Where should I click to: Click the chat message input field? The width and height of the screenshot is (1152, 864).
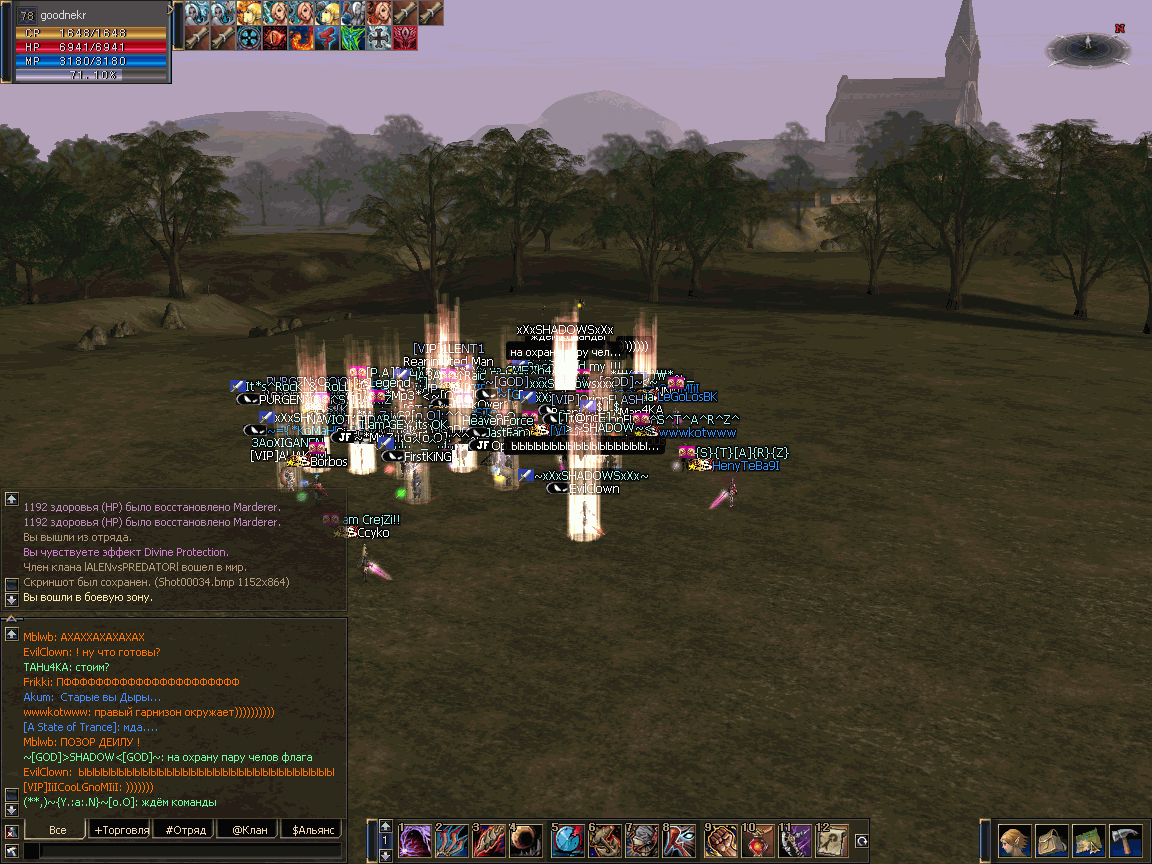(x=190, y=851)
